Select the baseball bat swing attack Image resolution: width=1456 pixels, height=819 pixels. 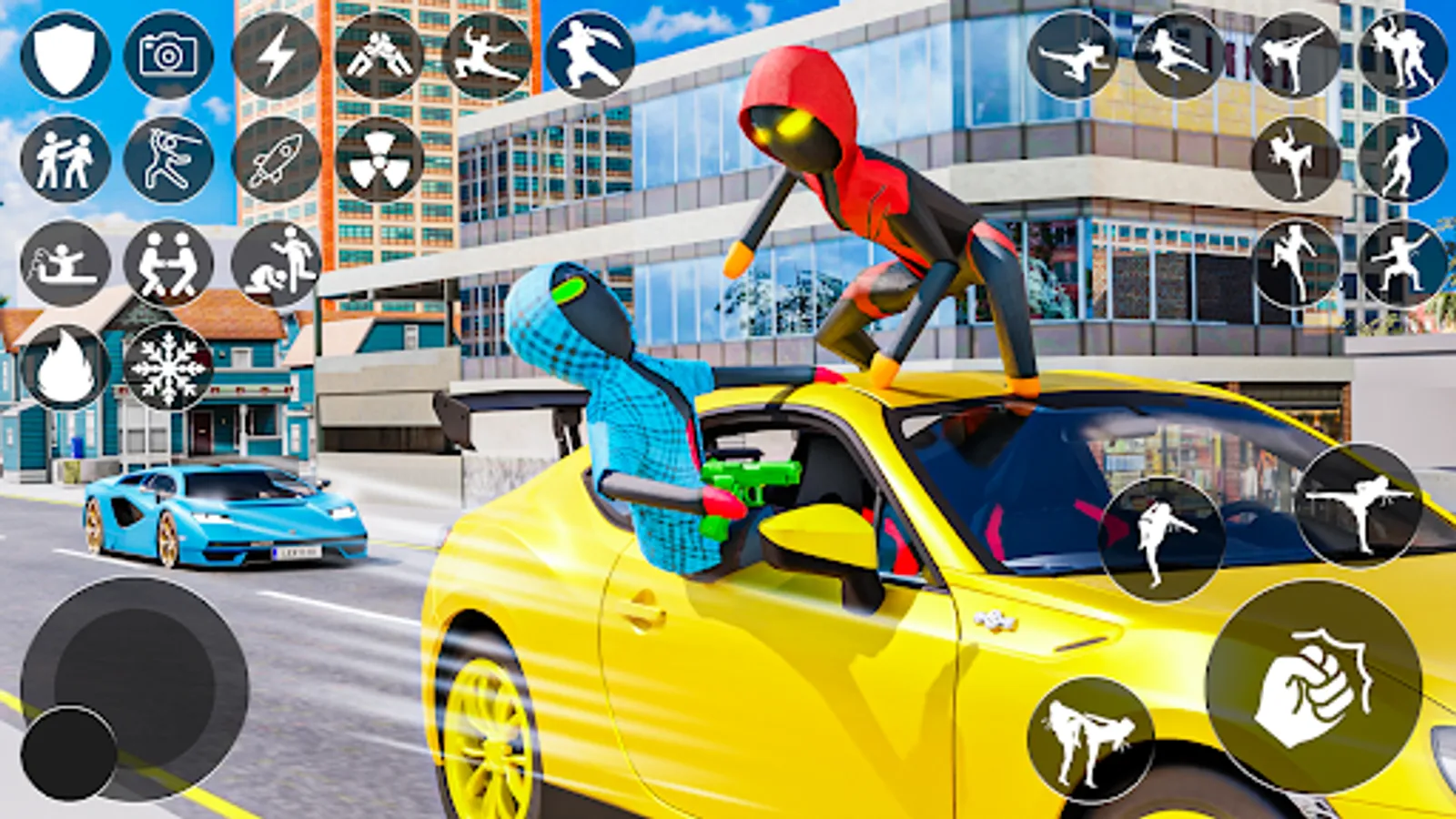coord(169,159)
